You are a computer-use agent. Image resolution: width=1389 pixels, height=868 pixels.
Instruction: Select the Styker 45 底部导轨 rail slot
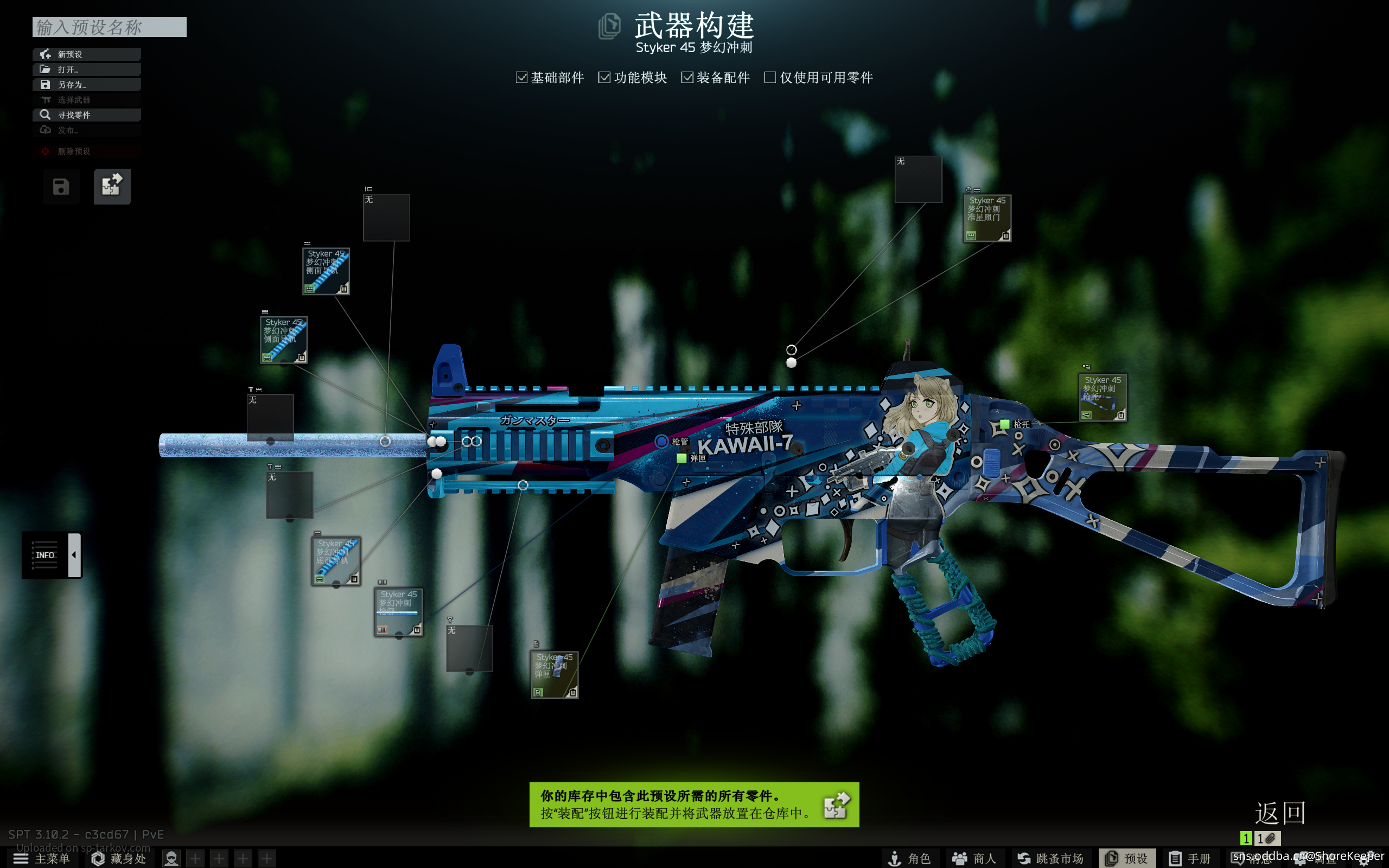click(336, 561)
